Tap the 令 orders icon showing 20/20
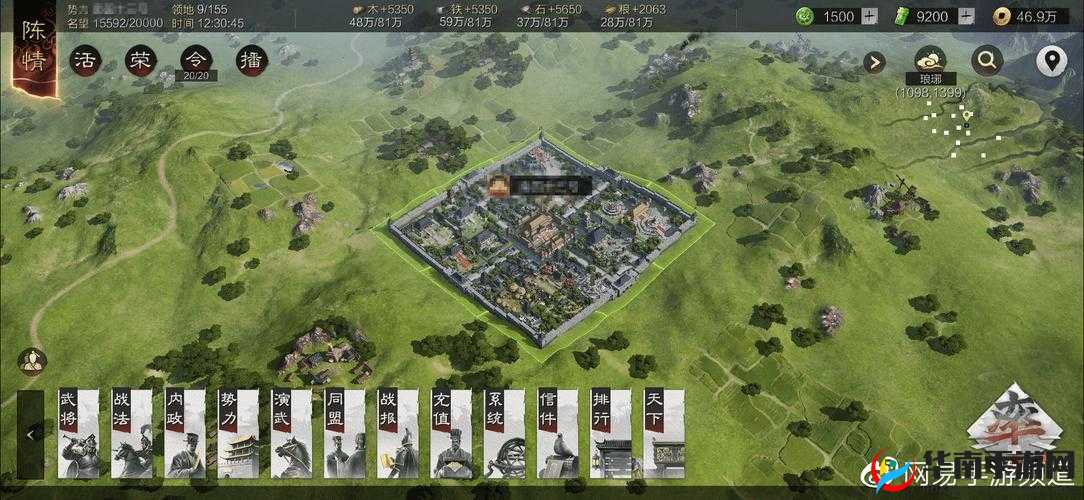This screenshot has height=500, width=1084. click(196, 61)
